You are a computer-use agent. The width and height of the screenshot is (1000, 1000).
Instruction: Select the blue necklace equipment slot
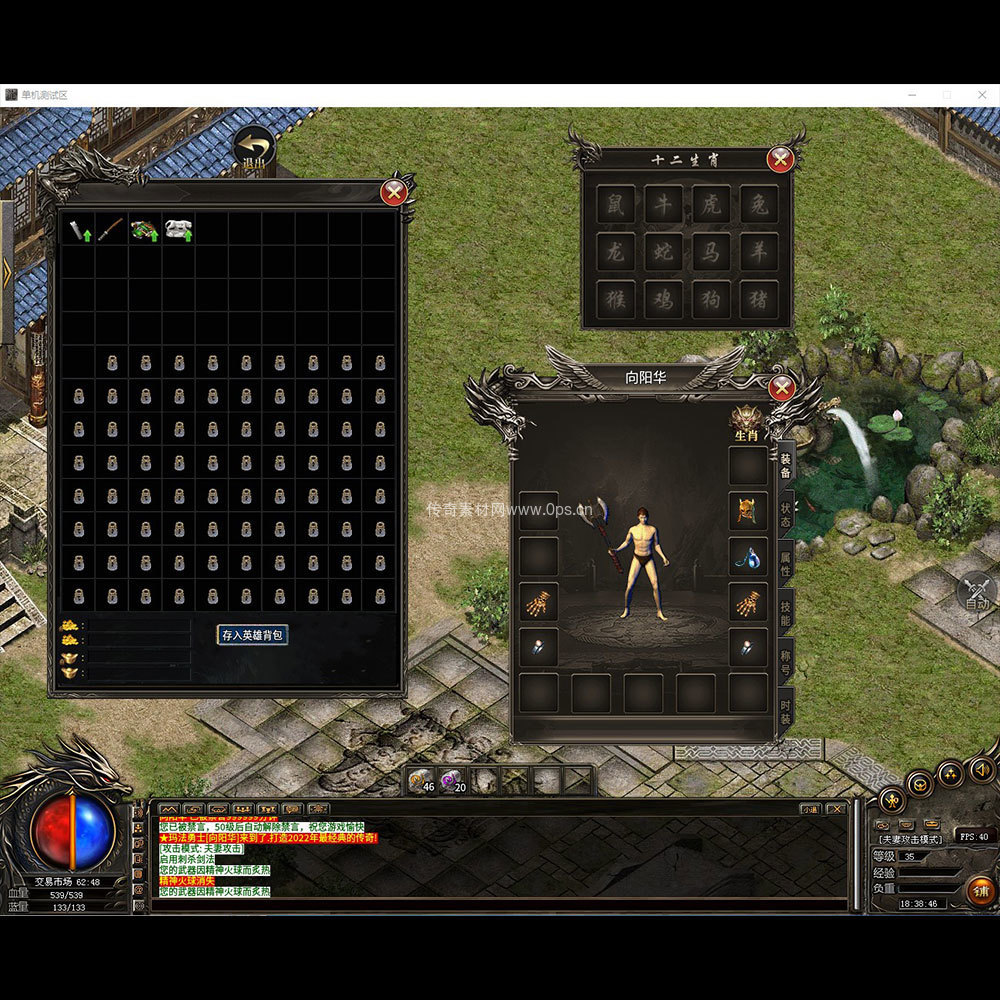(x=747, y=557)
